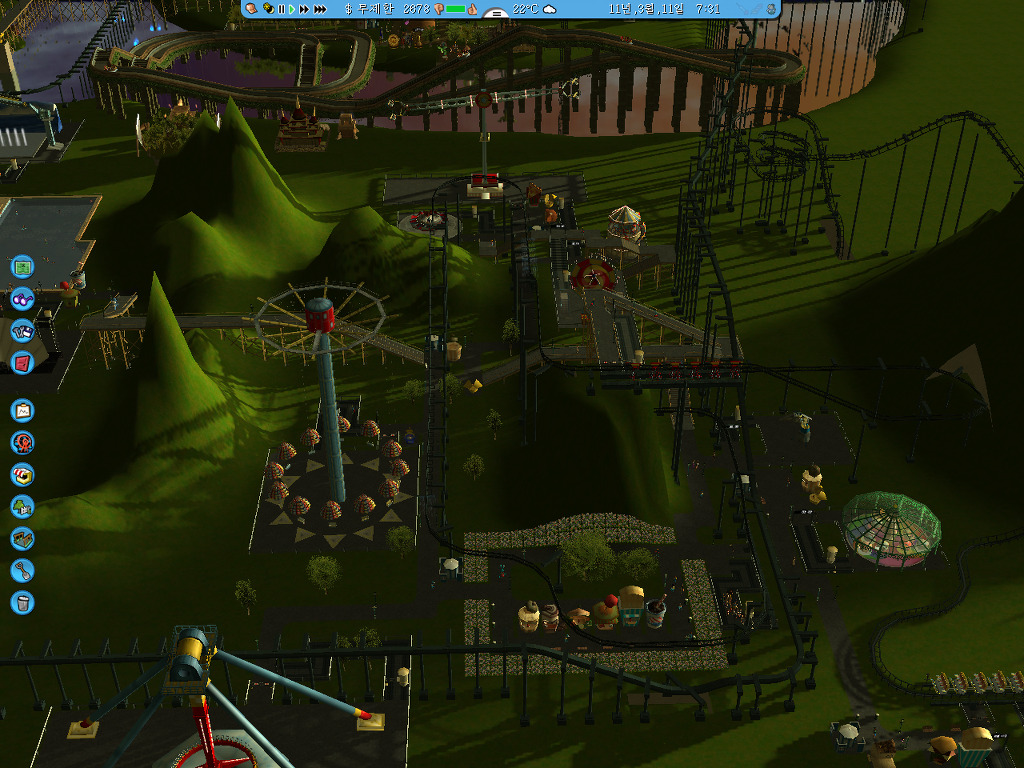1024x768 pixels.
Task: Pause the game from the top bar
Action: point(281,9)
